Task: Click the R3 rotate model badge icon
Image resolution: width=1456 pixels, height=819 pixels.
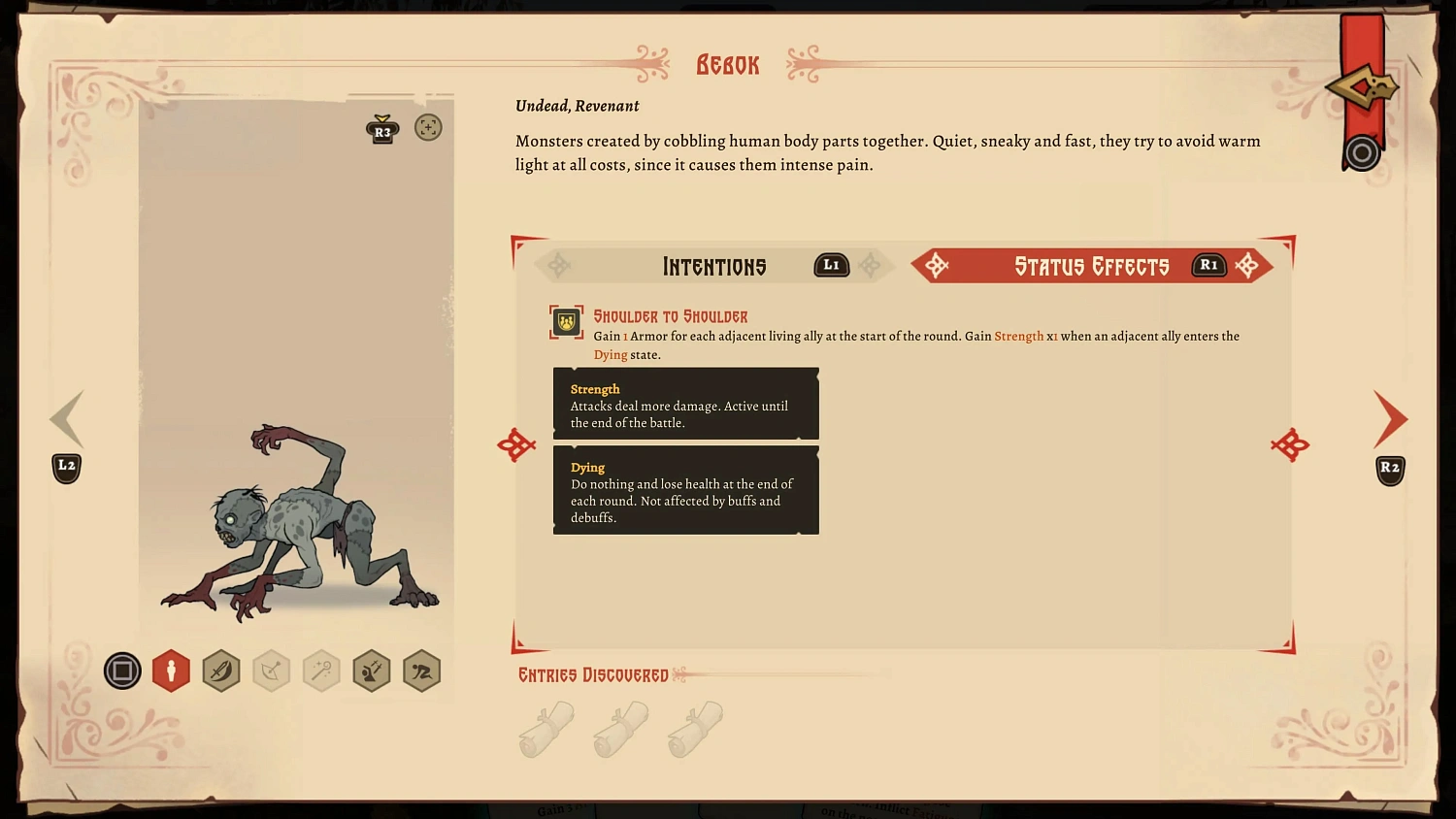Action: coord(382,127)
